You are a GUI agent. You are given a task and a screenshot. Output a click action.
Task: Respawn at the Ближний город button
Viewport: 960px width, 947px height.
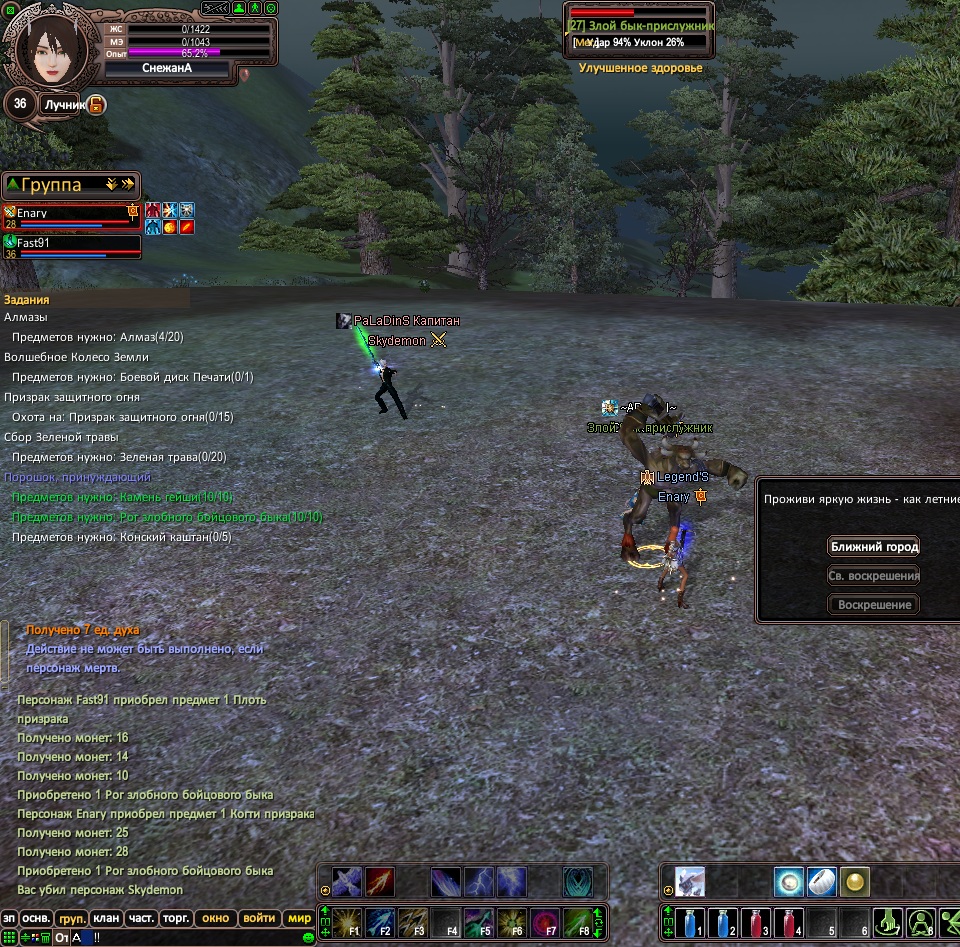tap(873, 547)
